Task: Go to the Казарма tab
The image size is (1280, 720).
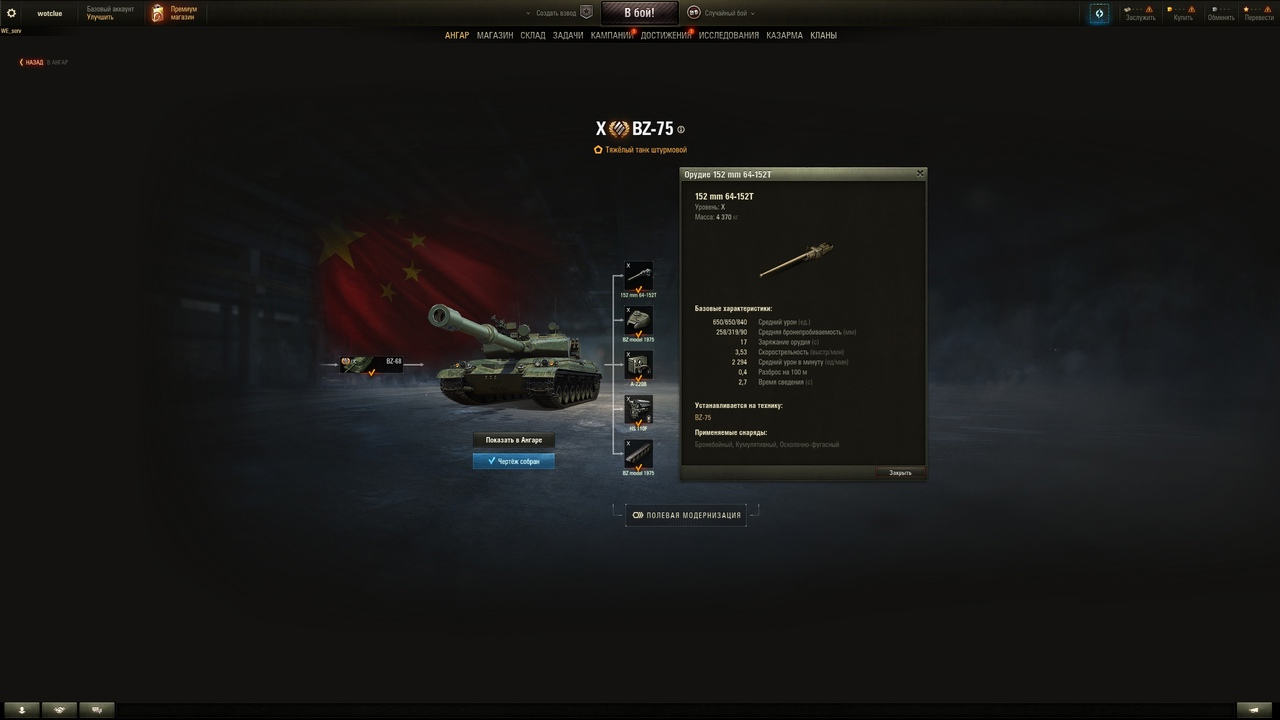Action: point(784,35)
